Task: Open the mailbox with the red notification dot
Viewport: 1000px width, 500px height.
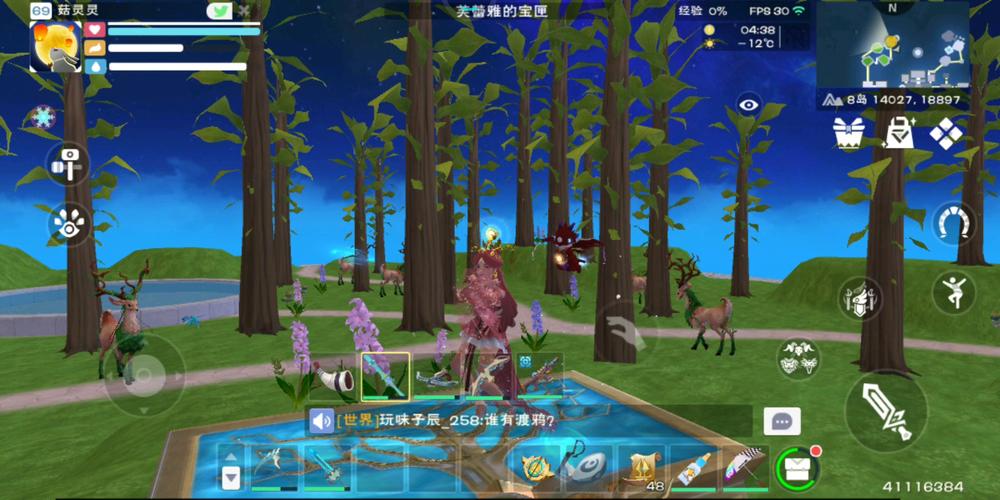Action: pyautogui.click(x=797, y=467)
